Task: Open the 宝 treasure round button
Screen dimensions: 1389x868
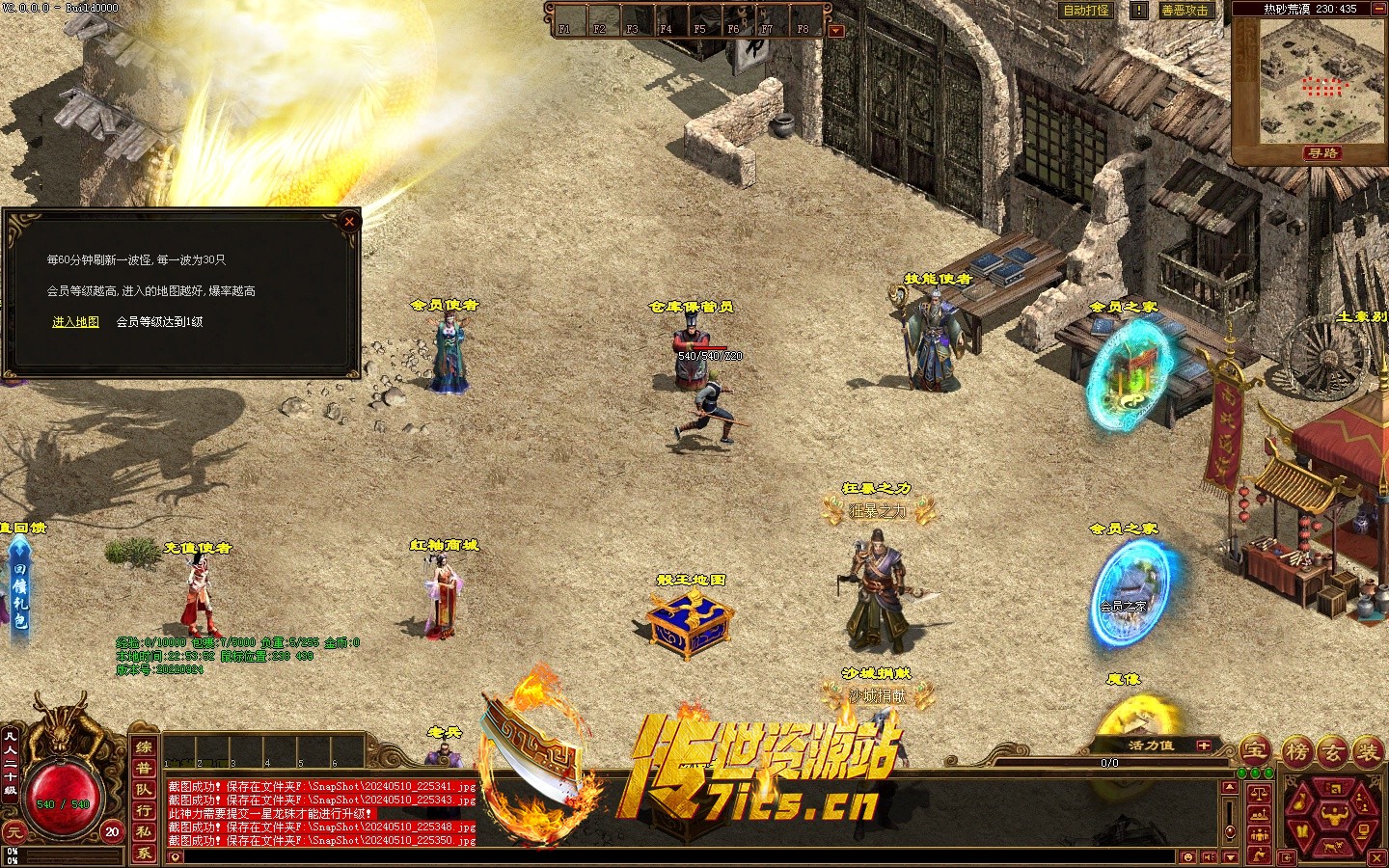Action: [1254, 749]
